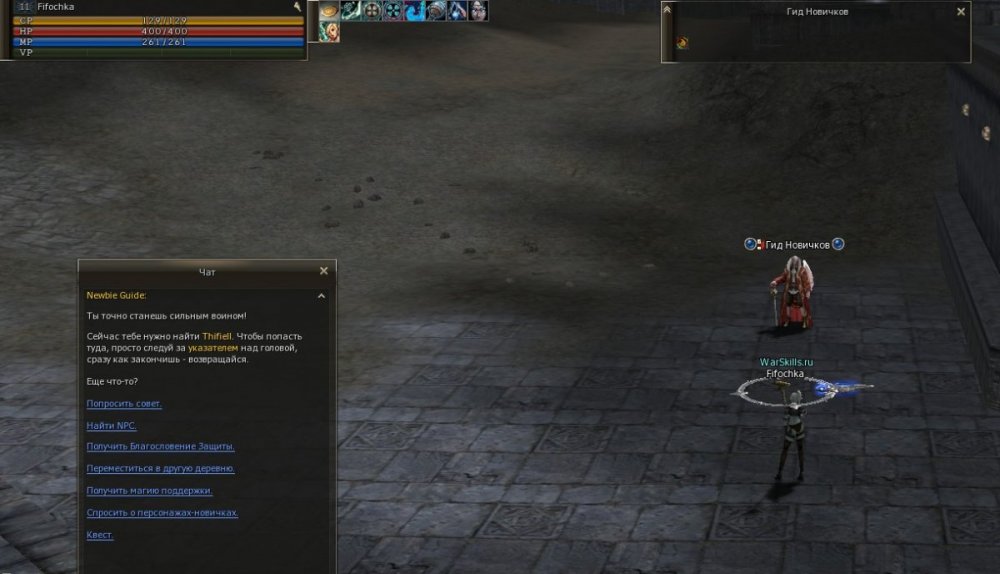Close the Гид Новичков target window
The width and height of the screenshot is (1000, 574).
961,12
